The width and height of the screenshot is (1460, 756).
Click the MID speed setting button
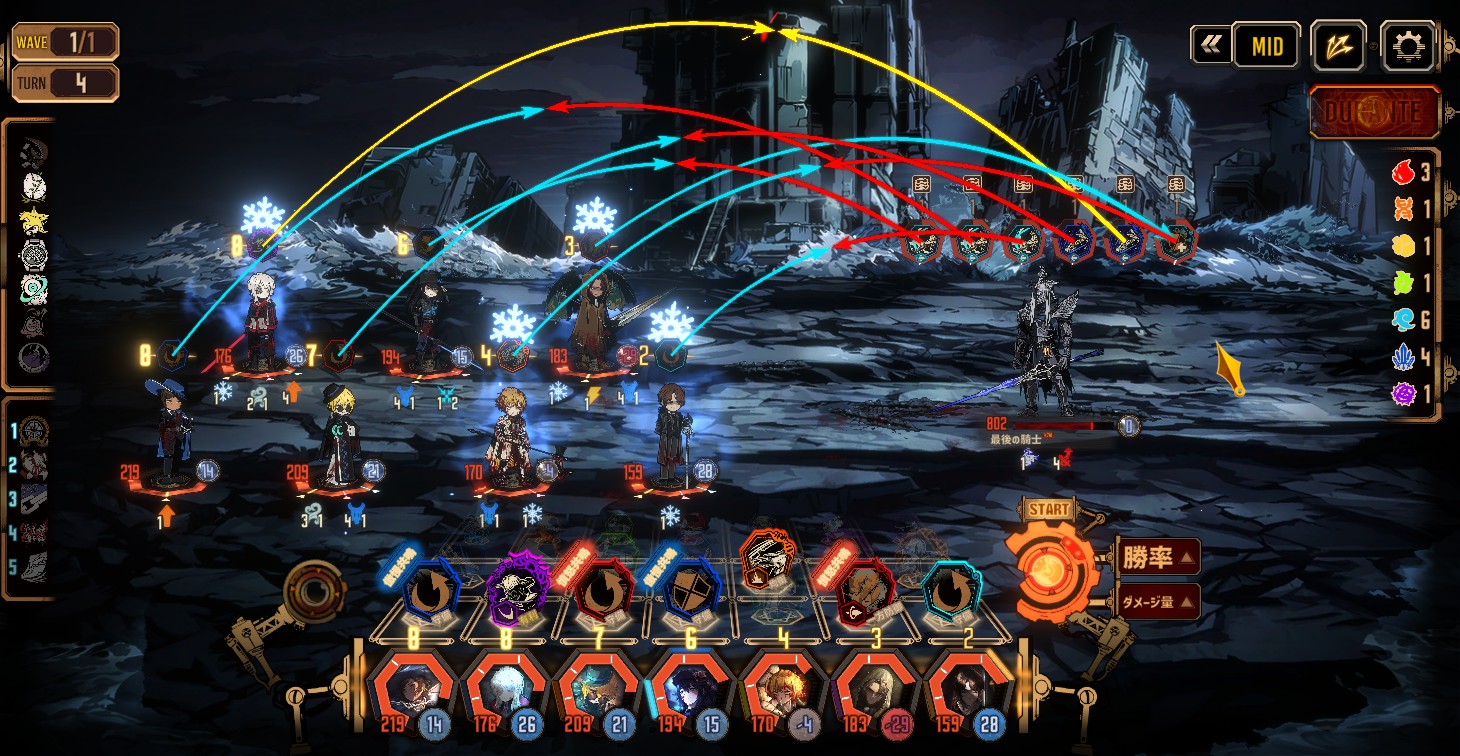click(1265, 46)
